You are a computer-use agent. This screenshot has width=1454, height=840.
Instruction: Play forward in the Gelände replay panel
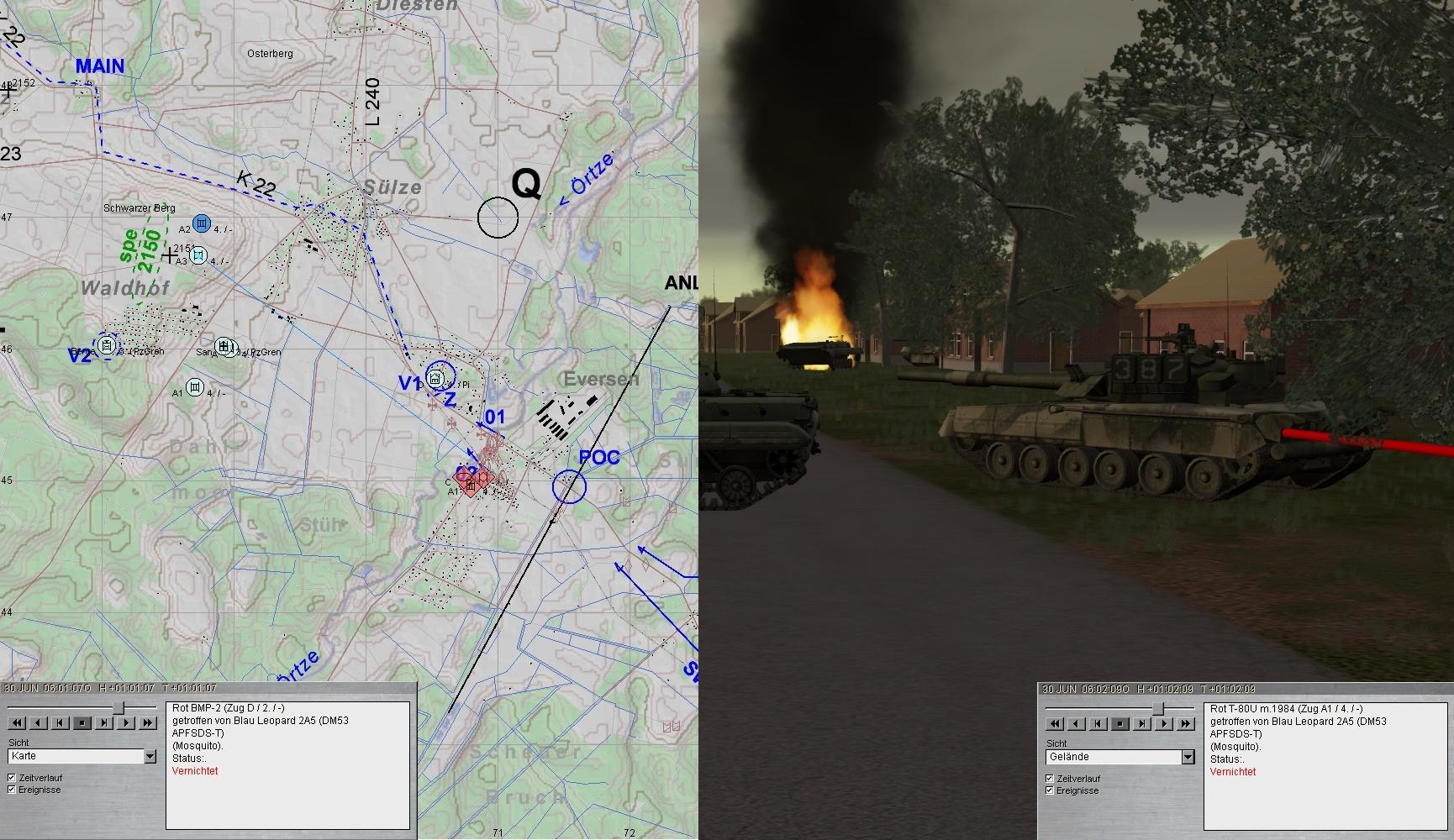coord(1164,723)
